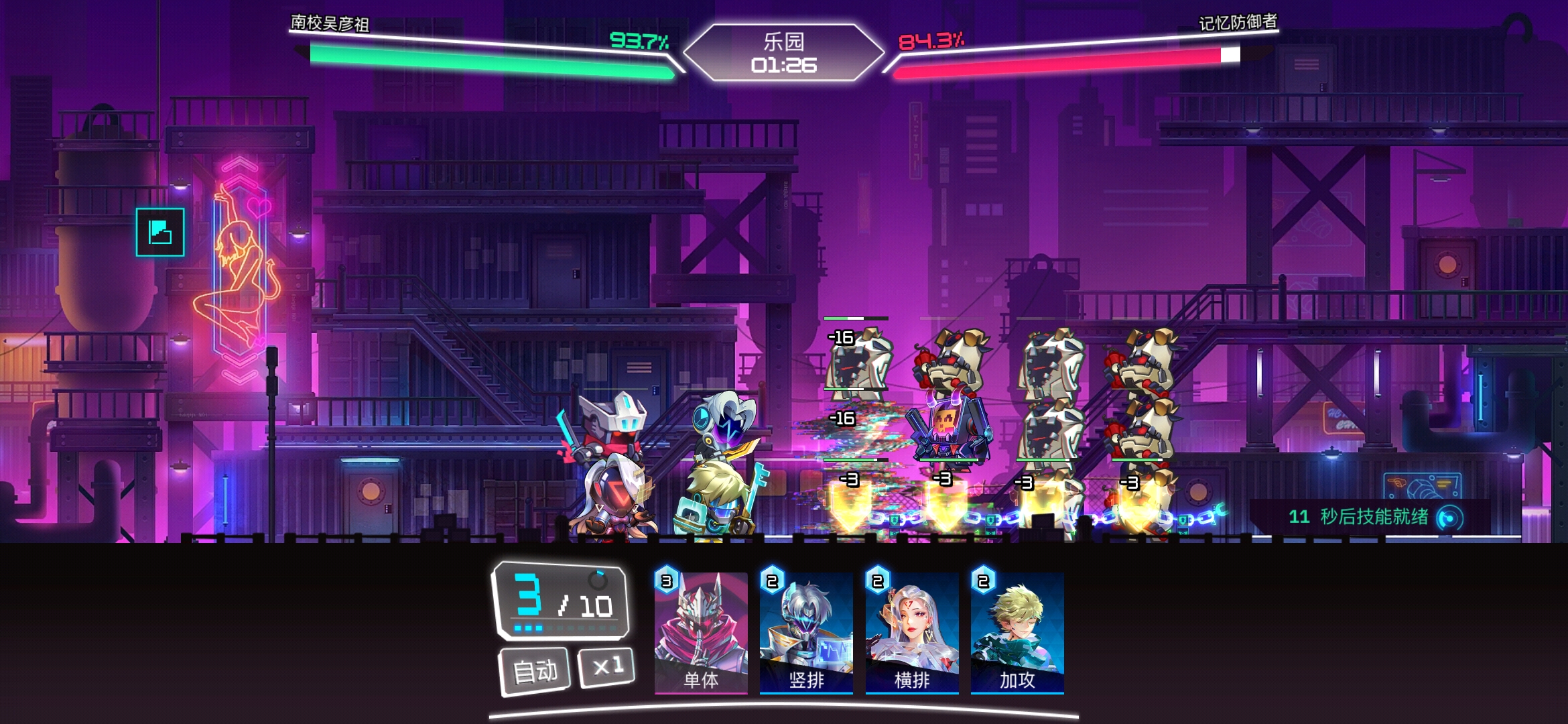Click the cyan square icon beside the neon sign
Viewport: 1568px width, 724px height.
(x=160, y=232)
